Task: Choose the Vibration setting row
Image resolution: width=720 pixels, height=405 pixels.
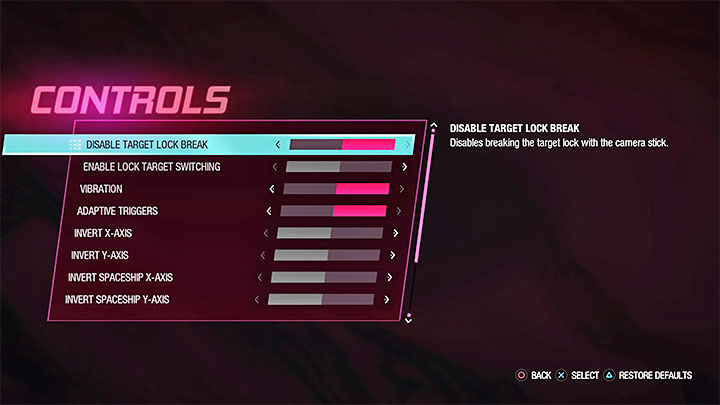Action: click(101, 189)
